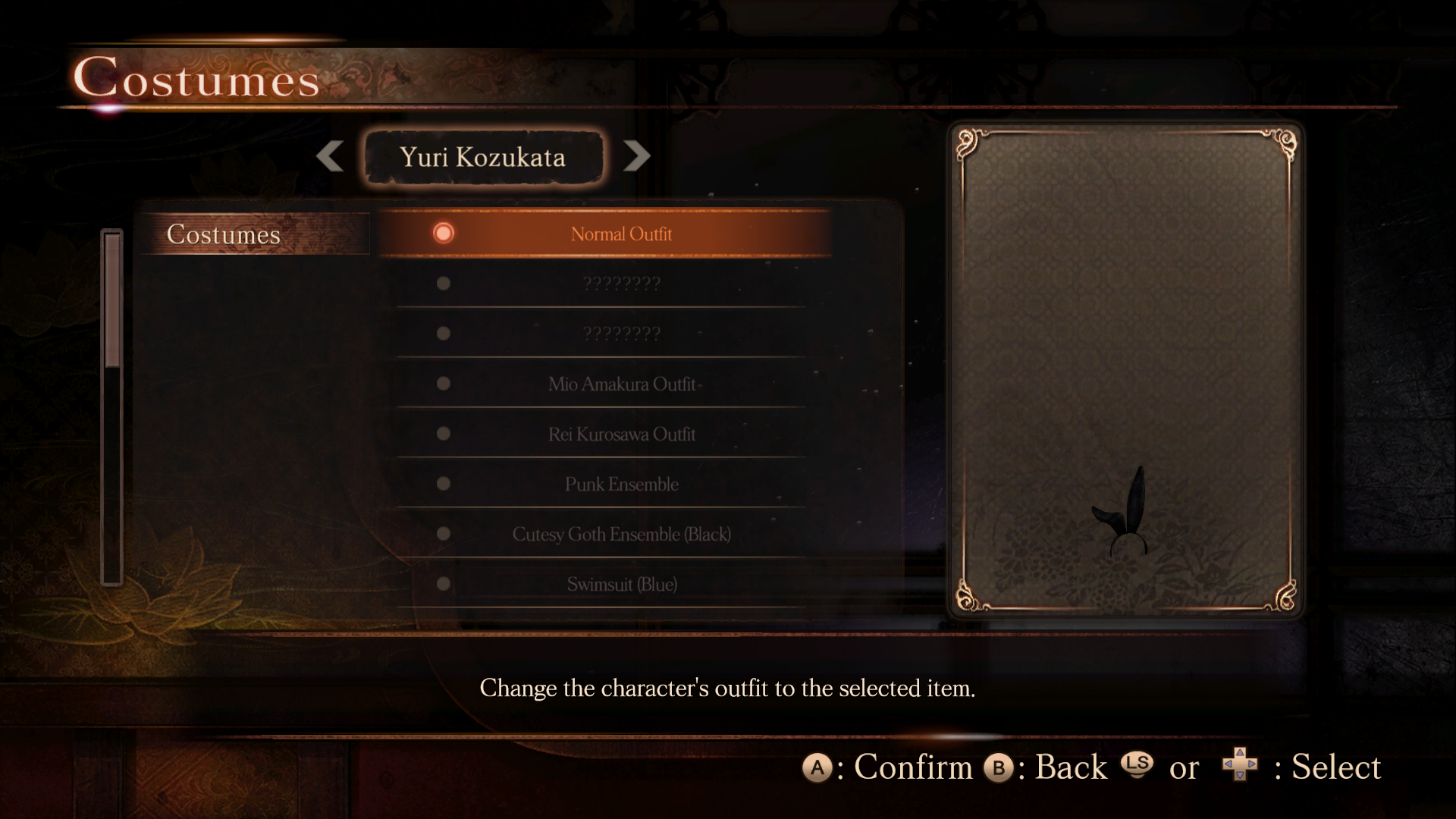Choose Cutesy Goth Ensemble (Black)

click(620, 534)
